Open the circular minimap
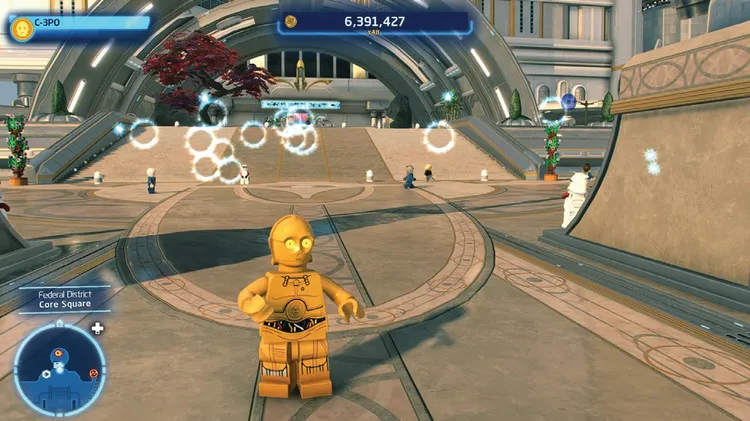This screenshot has width=750, height=421. tap(60, 369)
